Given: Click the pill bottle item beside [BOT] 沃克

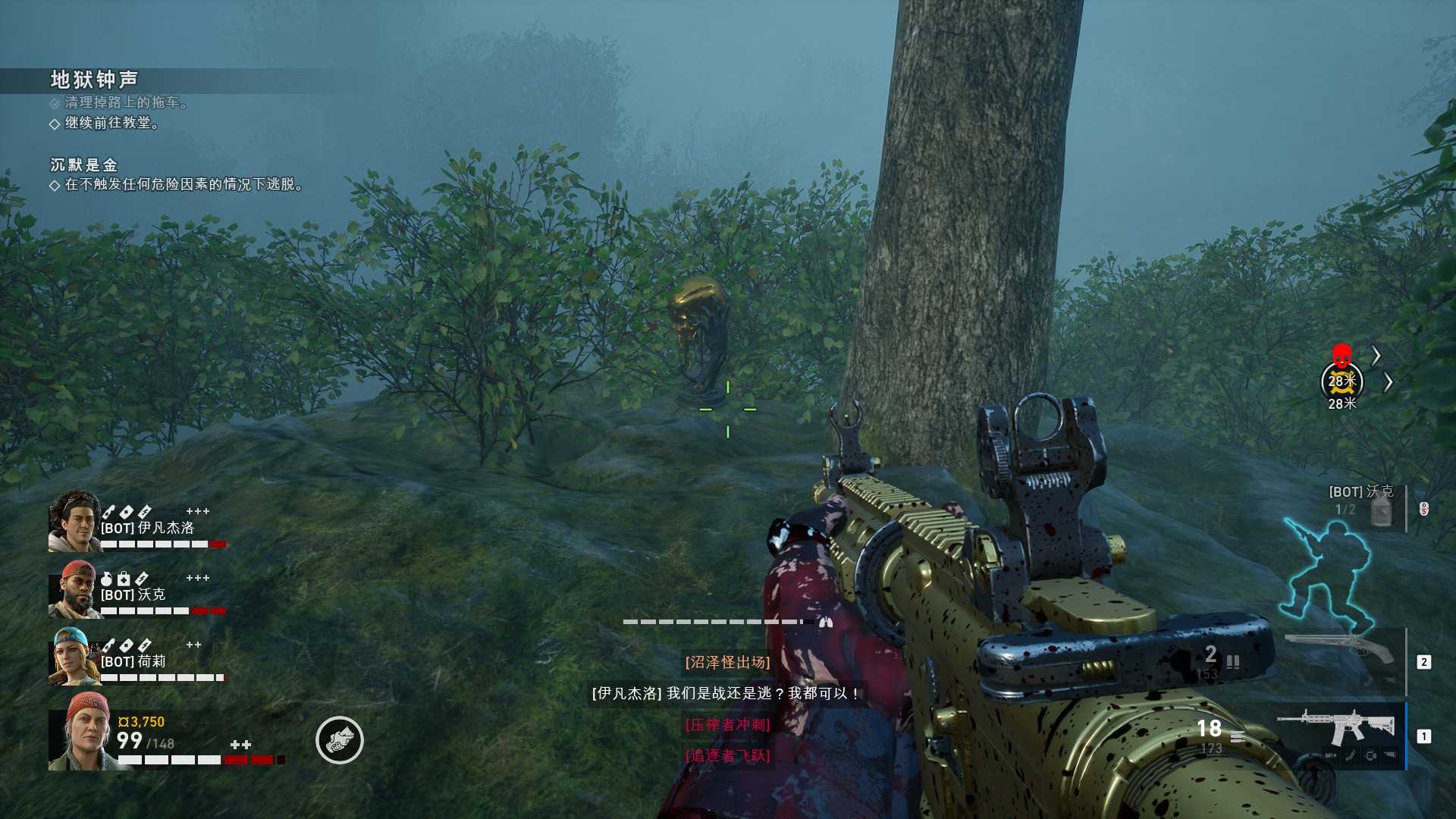Looking at the screenshot, I should click(1382, 510).
